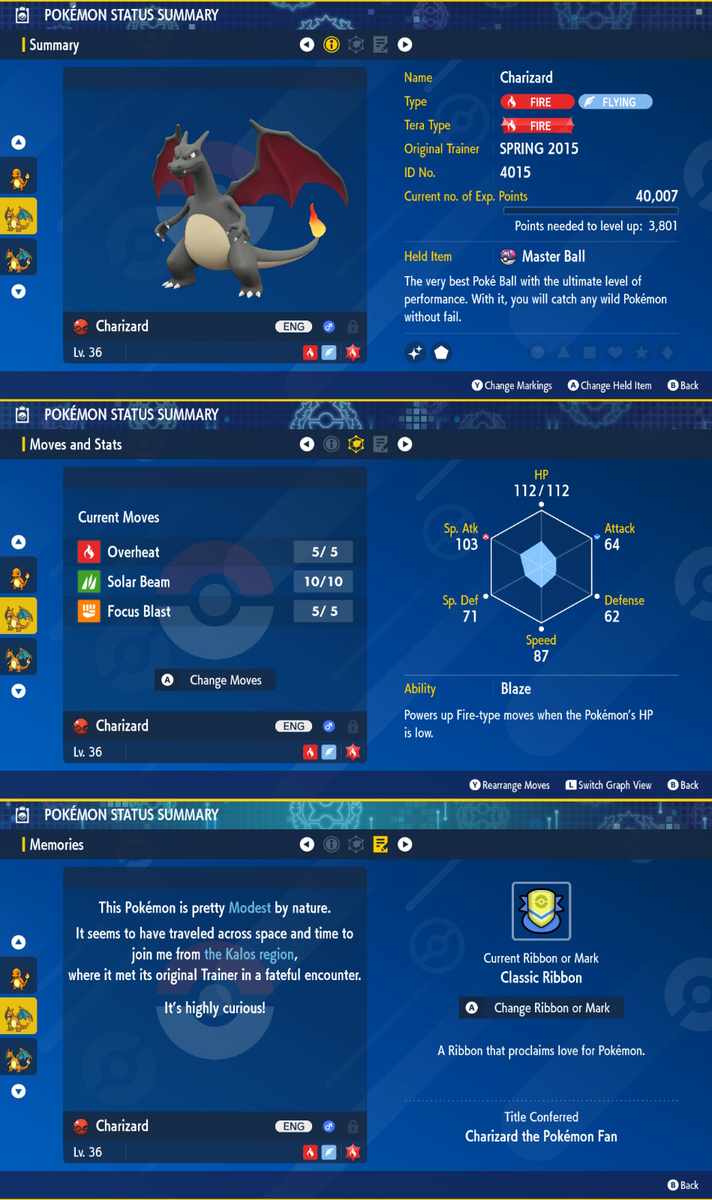Open the Change Moves button
712x1200 pixels.
coord(215,680)
